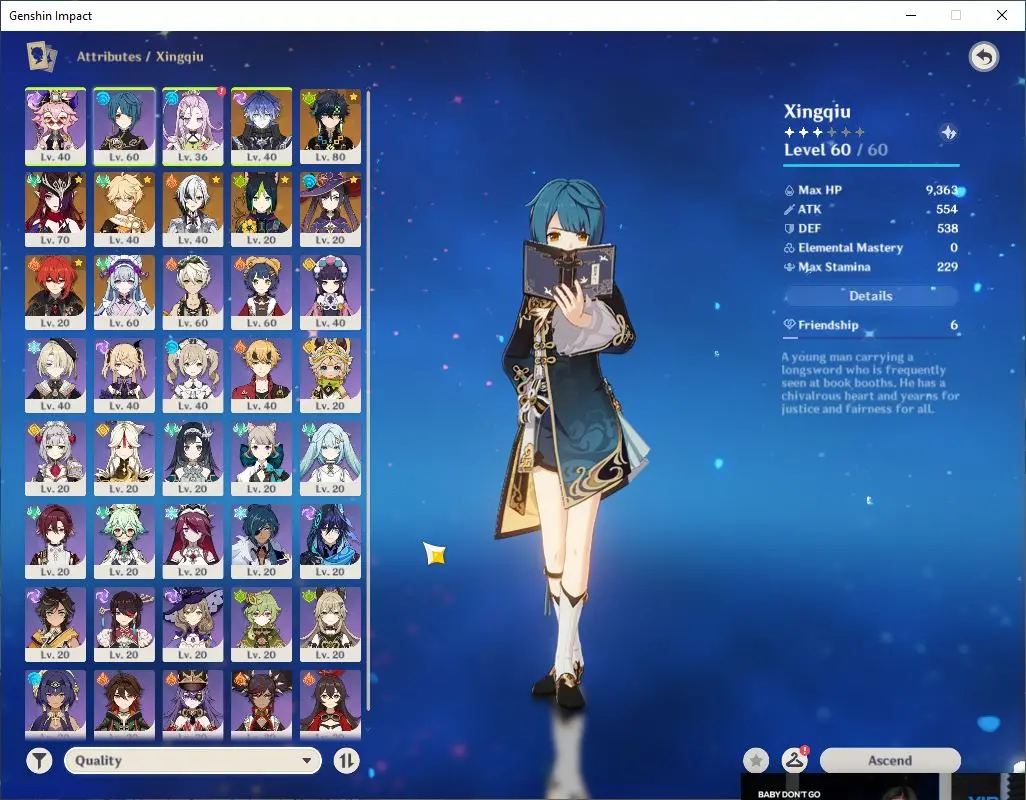
Task: Select Noelle's portrait
Action: 55,459
